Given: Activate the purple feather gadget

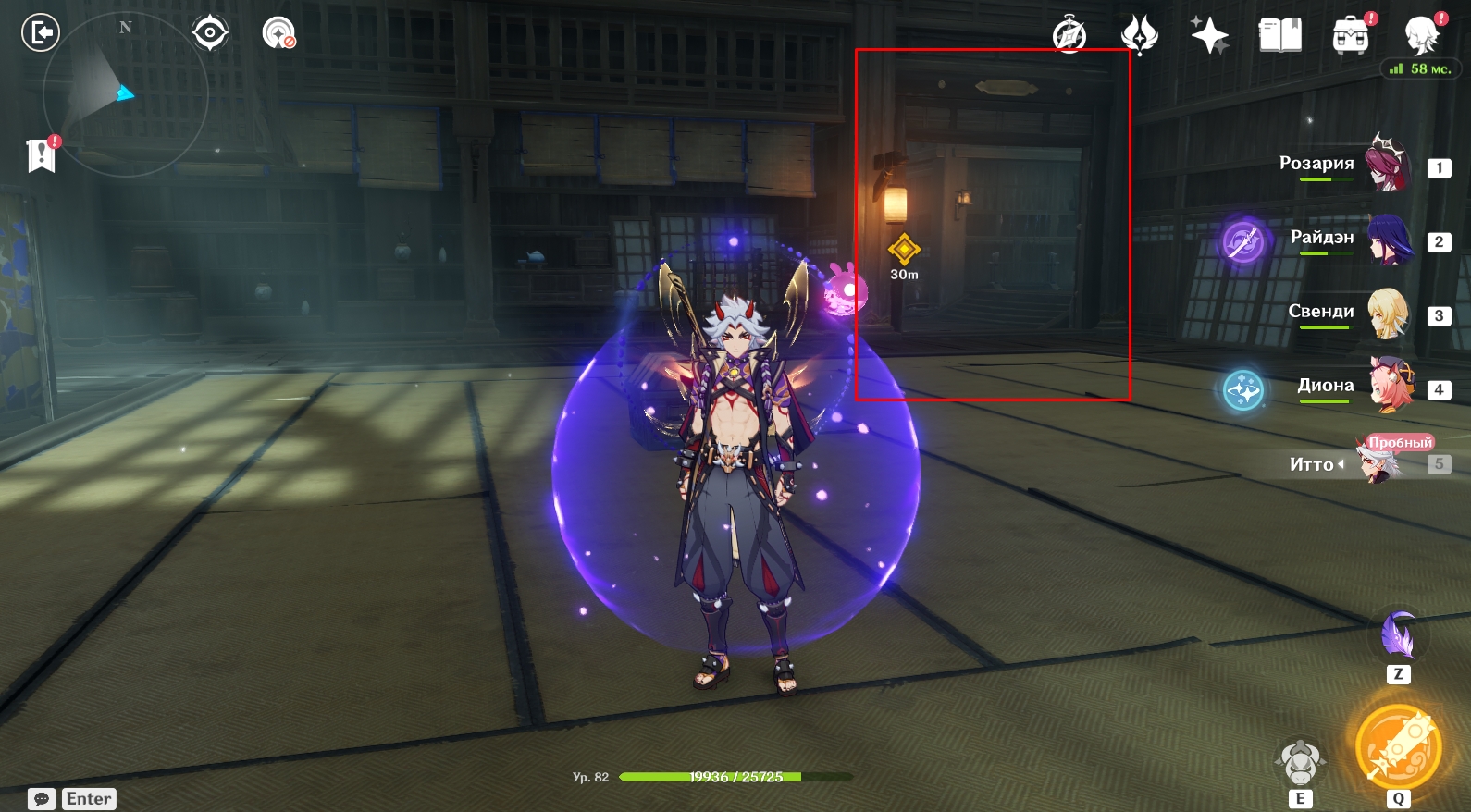Looking at the screenshot, I should tap(1399, 634).
